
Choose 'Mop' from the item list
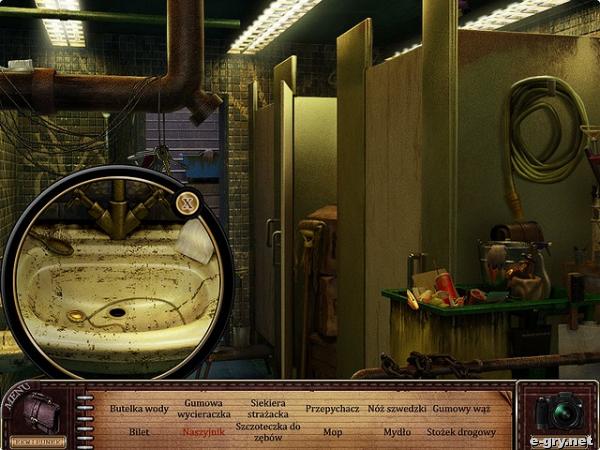point(332,432)
